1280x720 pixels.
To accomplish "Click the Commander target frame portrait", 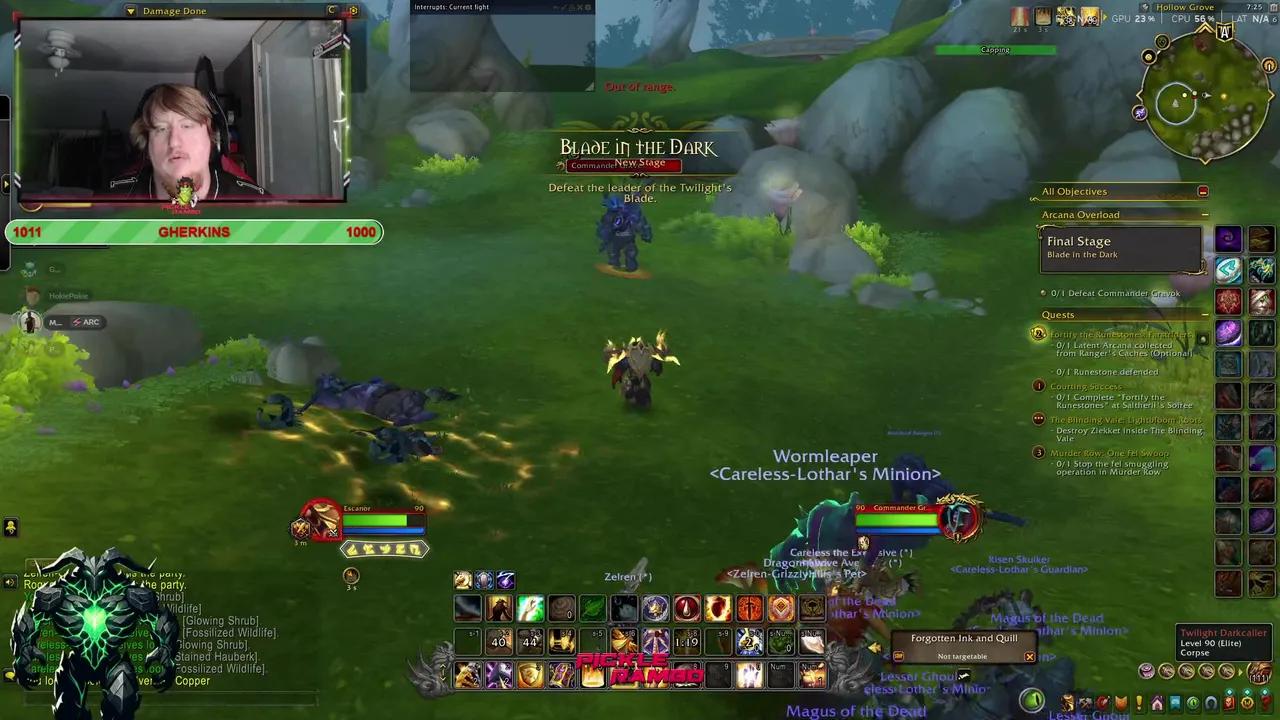I will (x=960, y=516).
